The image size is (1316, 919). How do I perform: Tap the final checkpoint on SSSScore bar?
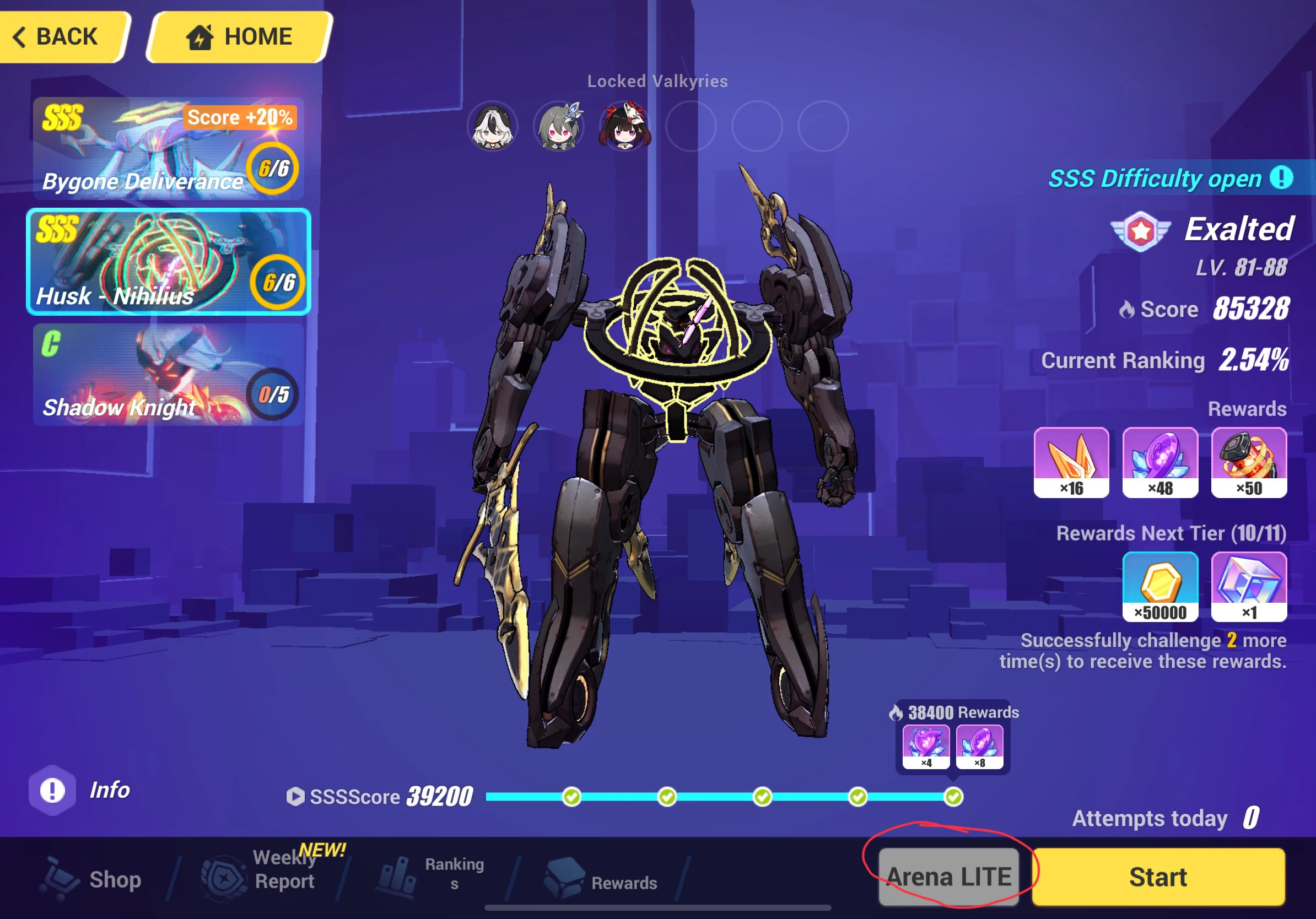tap(953, 796)
